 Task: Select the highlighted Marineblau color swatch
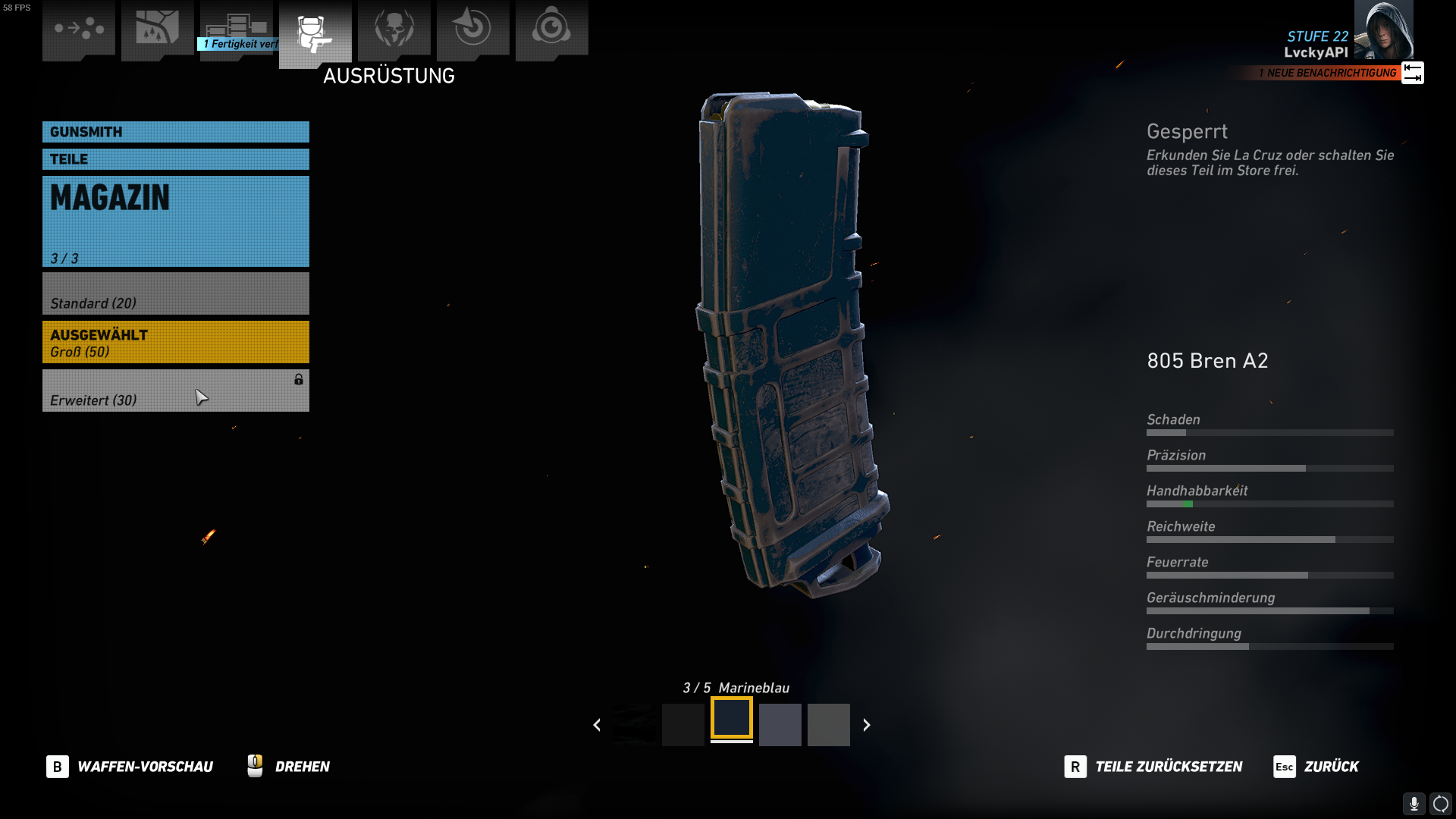click(x=732, y=719)
